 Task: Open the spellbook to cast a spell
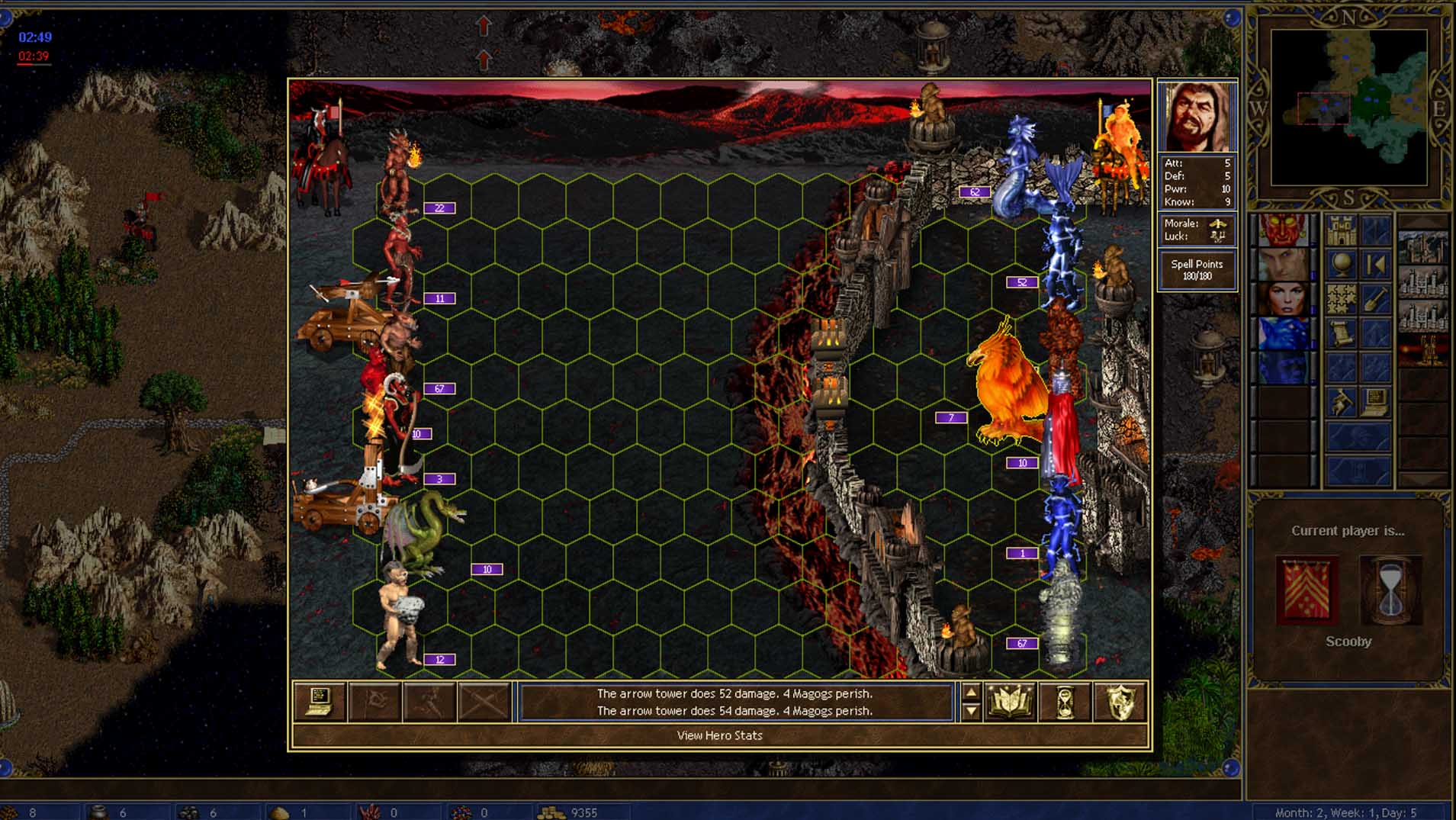click(1010, 702)
